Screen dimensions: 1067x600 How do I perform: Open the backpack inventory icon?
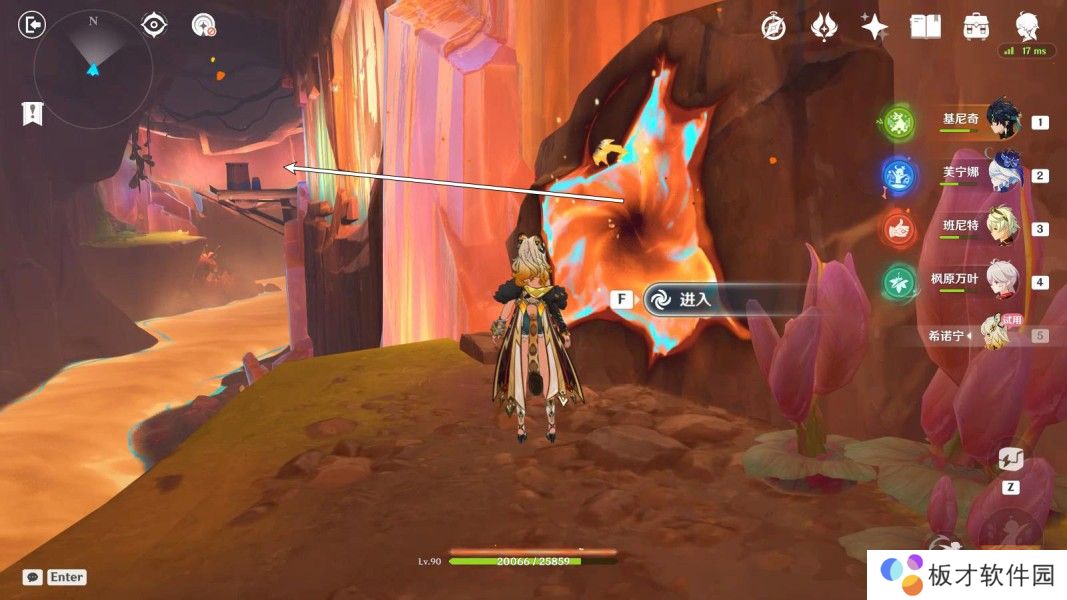[976, 27]
